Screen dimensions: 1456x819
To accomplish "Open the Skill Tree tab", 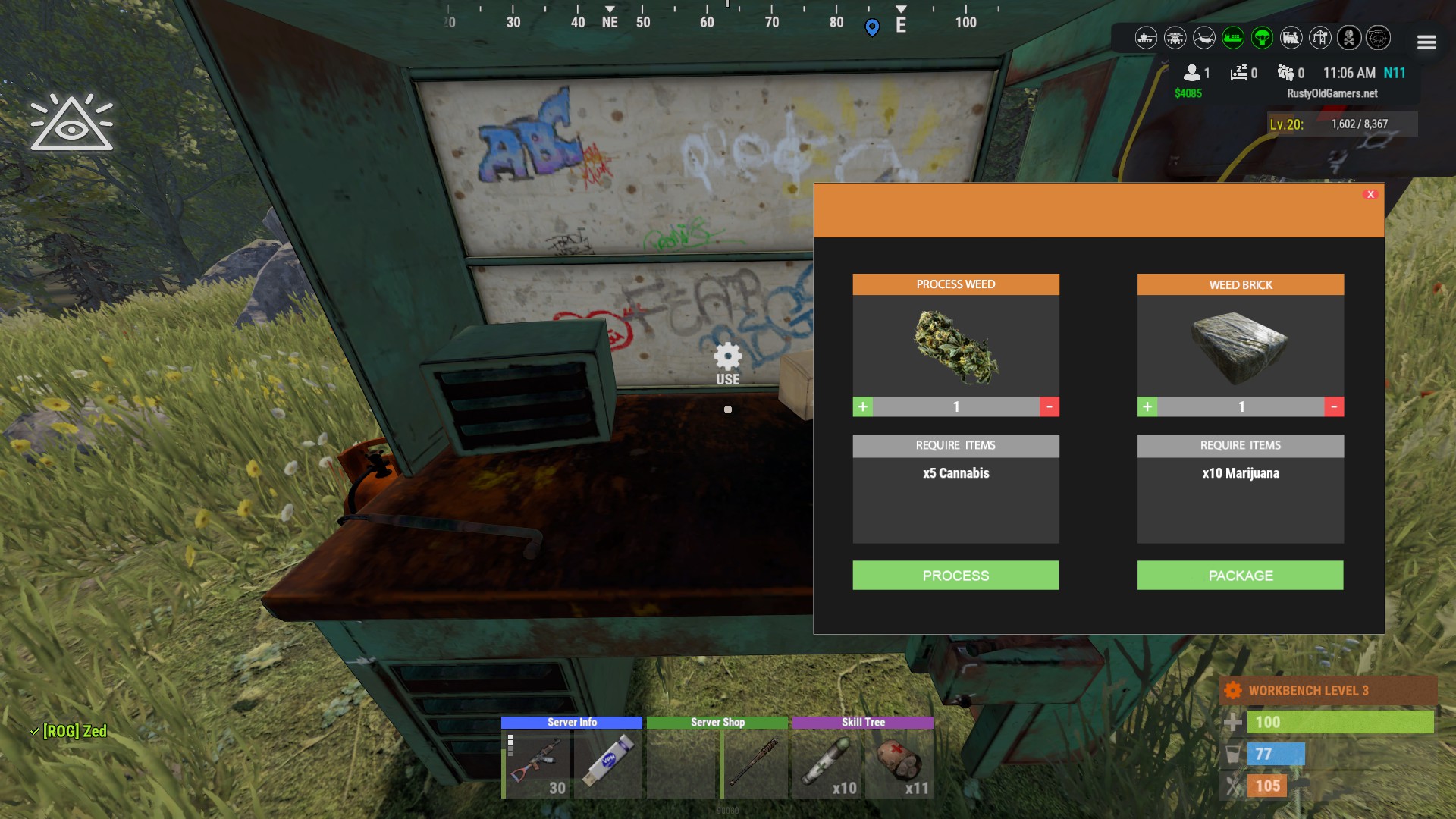I will (x=864, y=723).
